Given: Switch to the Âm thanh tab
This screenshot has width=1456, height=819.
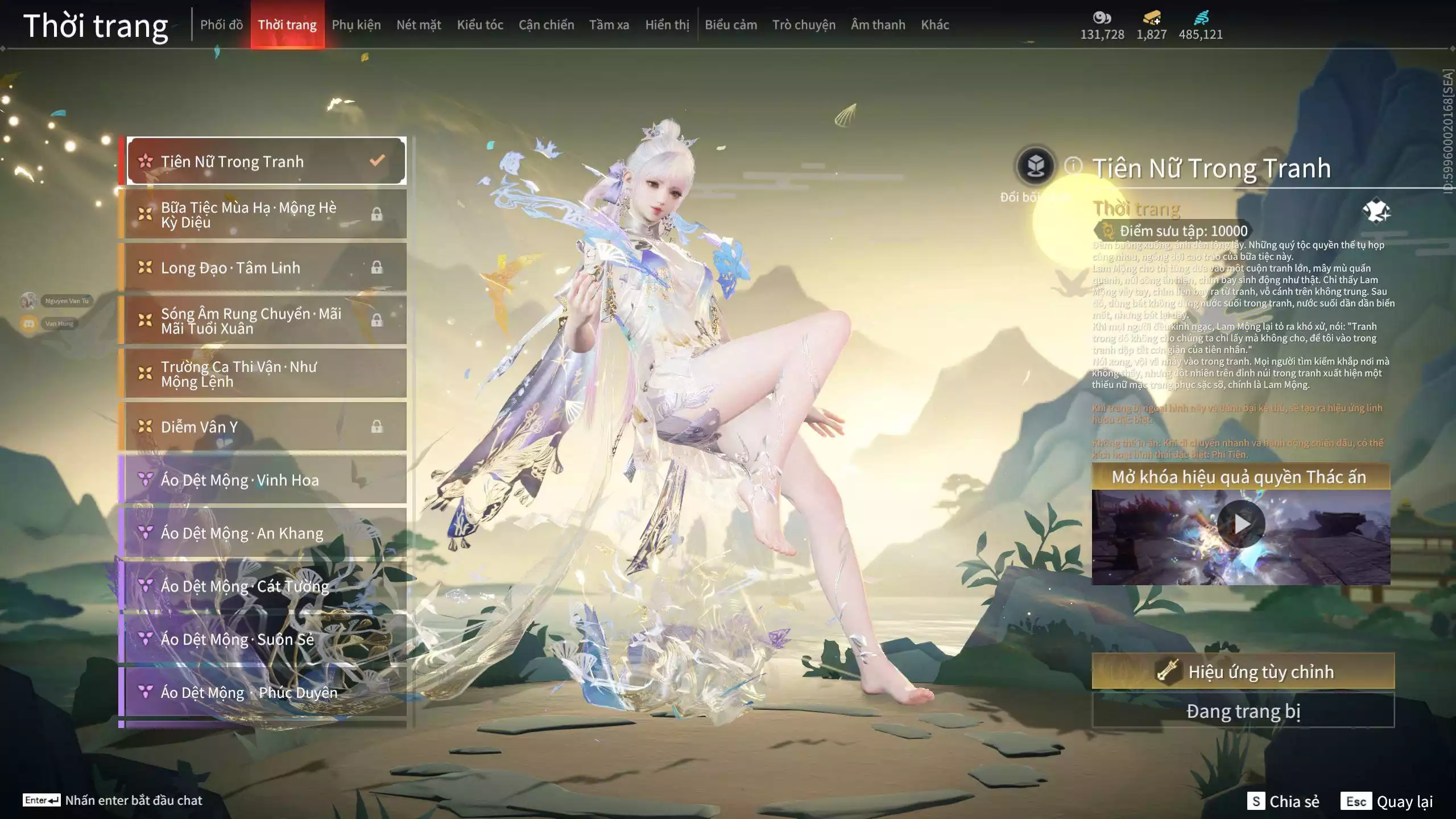Looking at the screenshot, I should pos(878,25).
